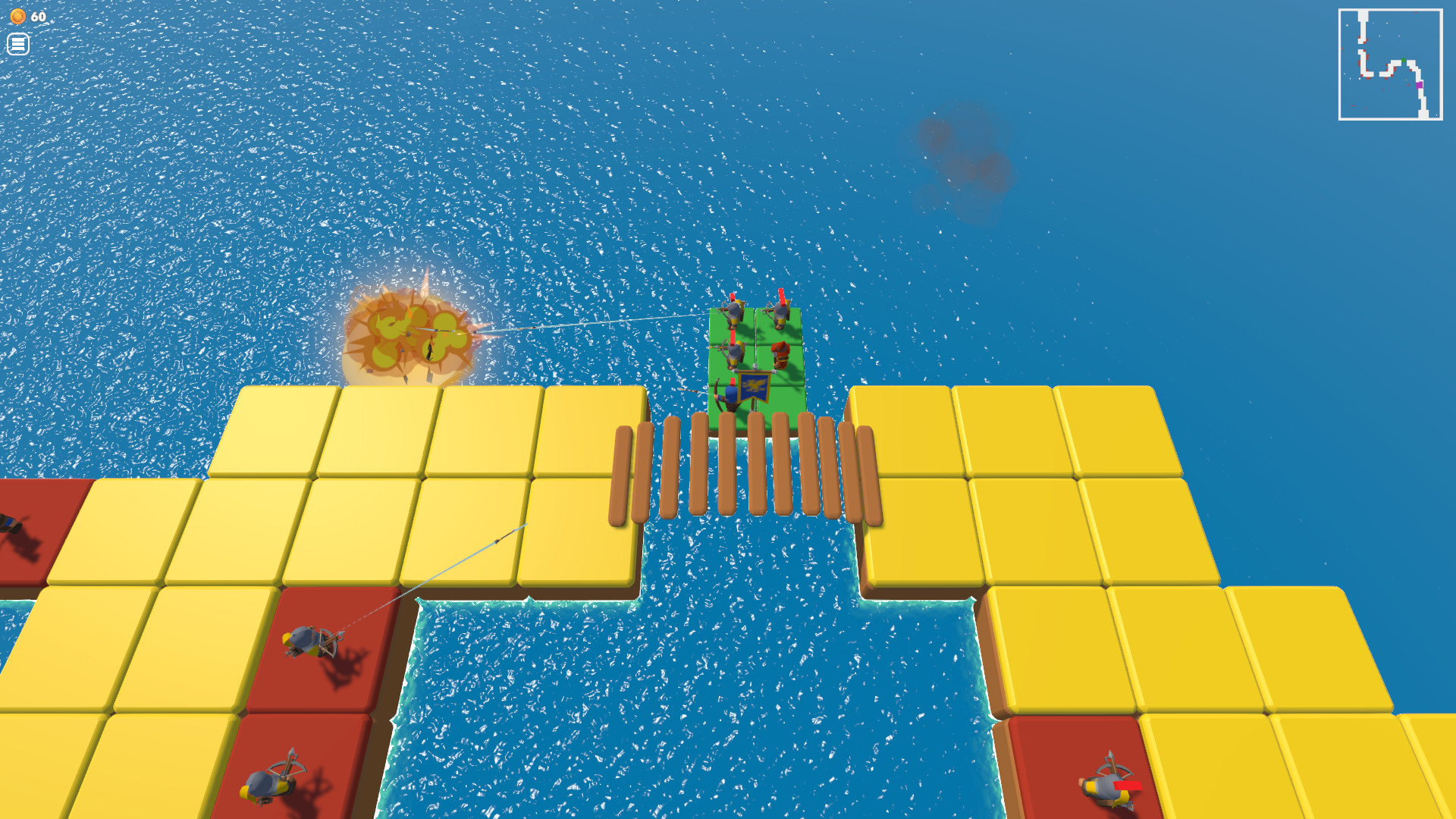Open the hamburger menu in the top-left
Viewport: 1456px width, 819px height.
18,43
